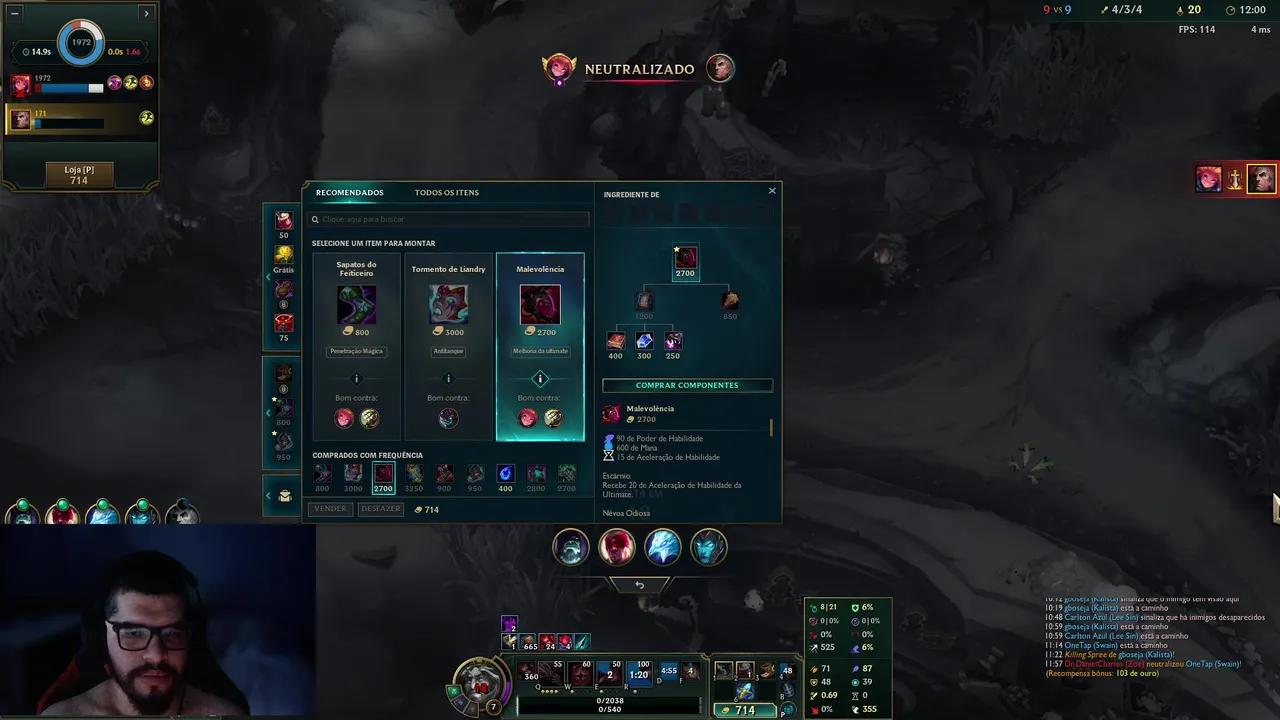Click the D summoner spell on cooldown
Viewport: 1280px width, 720px height.
(x=668, y=672)
